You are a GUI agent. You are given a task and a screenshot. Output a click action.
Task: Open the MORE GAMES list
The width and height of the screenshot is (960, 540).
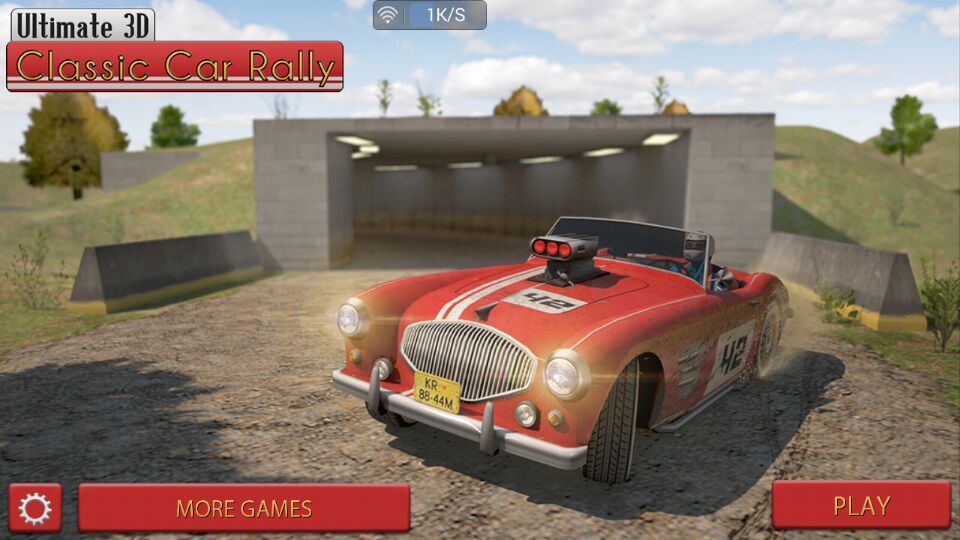[x=244, y=508]
